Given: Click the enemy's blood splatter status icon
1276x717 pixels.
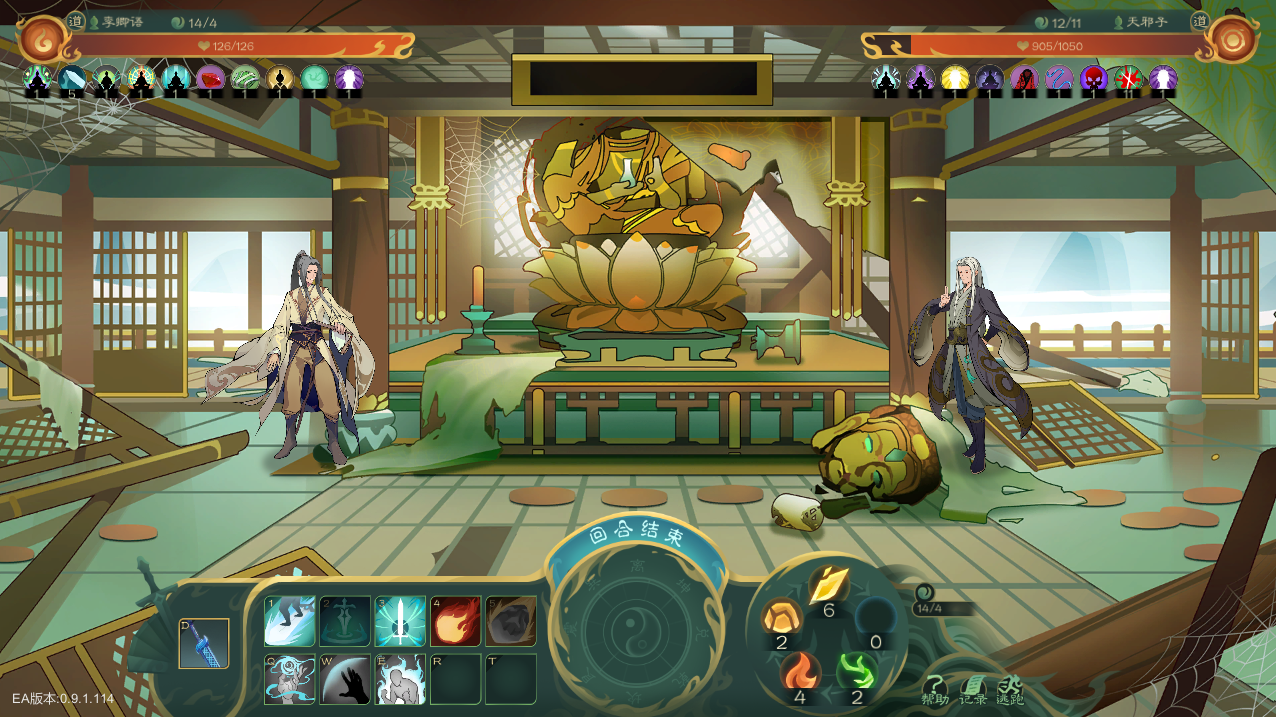Looking at the screenshot, I should click(x=1128, y=79).
